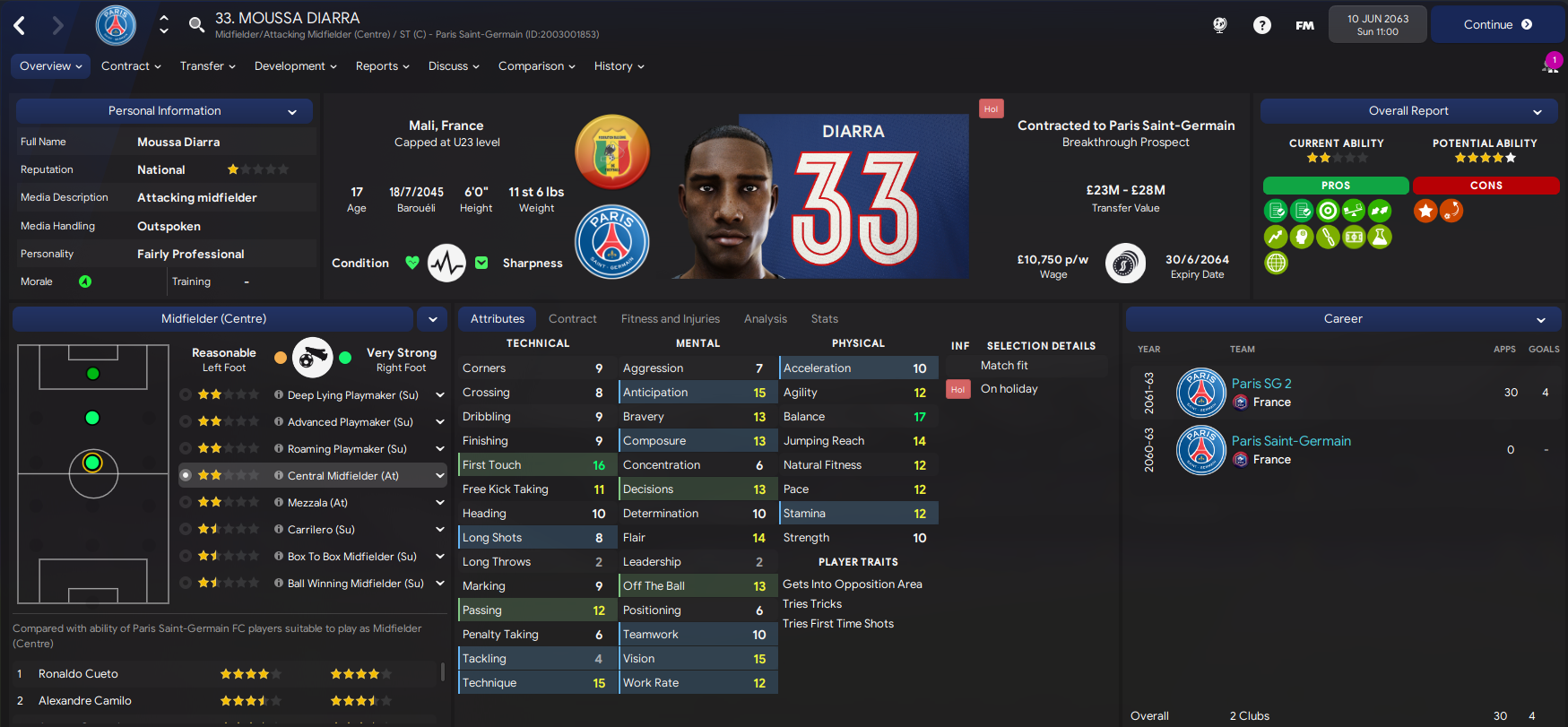Click the Paris Saint-Germain club crest

tap(612, 241)
